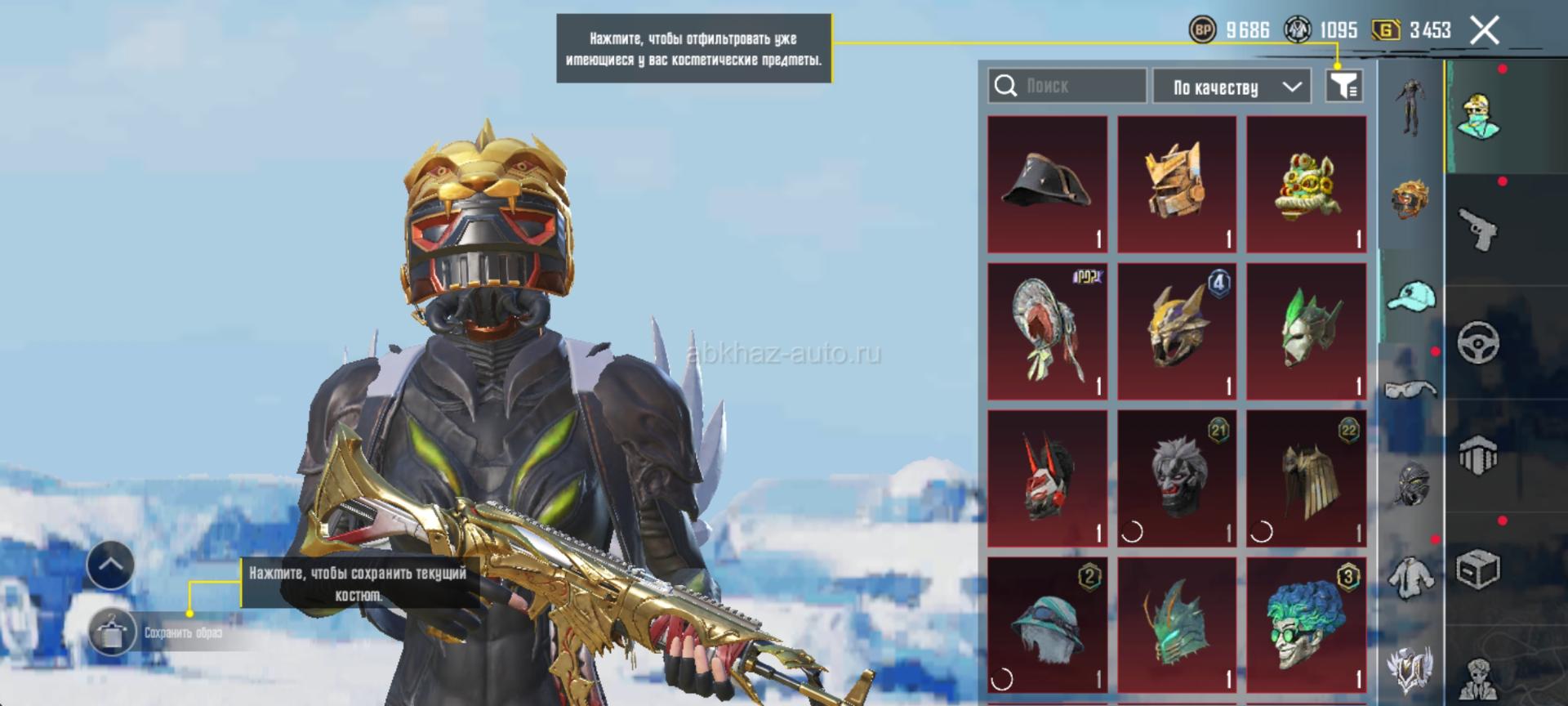The width and height of the screenshot is (1568, 706).
Task: Select the black tricorn pirate hat
Action: [x=1047, y=185]
